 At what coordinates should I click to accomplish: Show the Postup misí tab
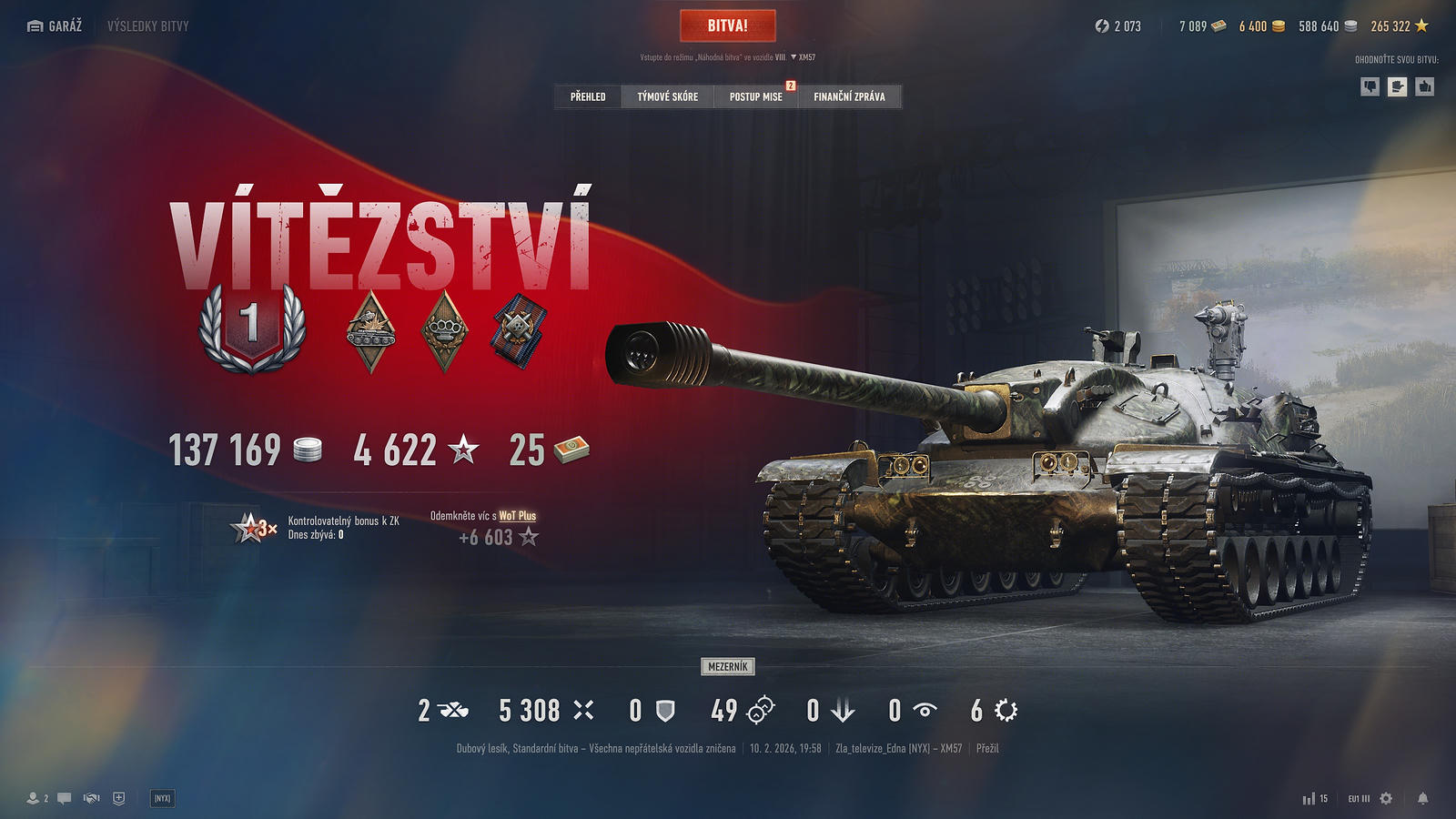click(x=755, y=96)
